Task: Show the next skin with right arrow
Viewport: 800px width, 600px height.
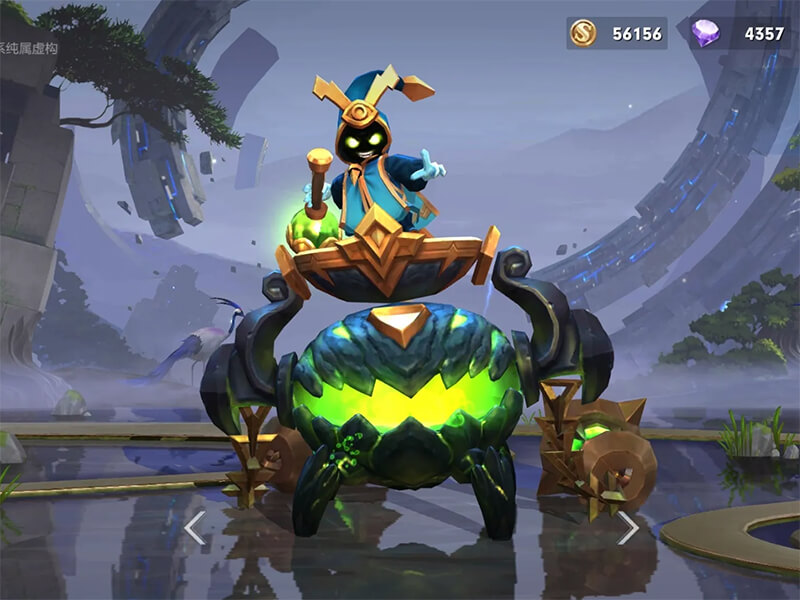Action: click(x=628, y=527)
